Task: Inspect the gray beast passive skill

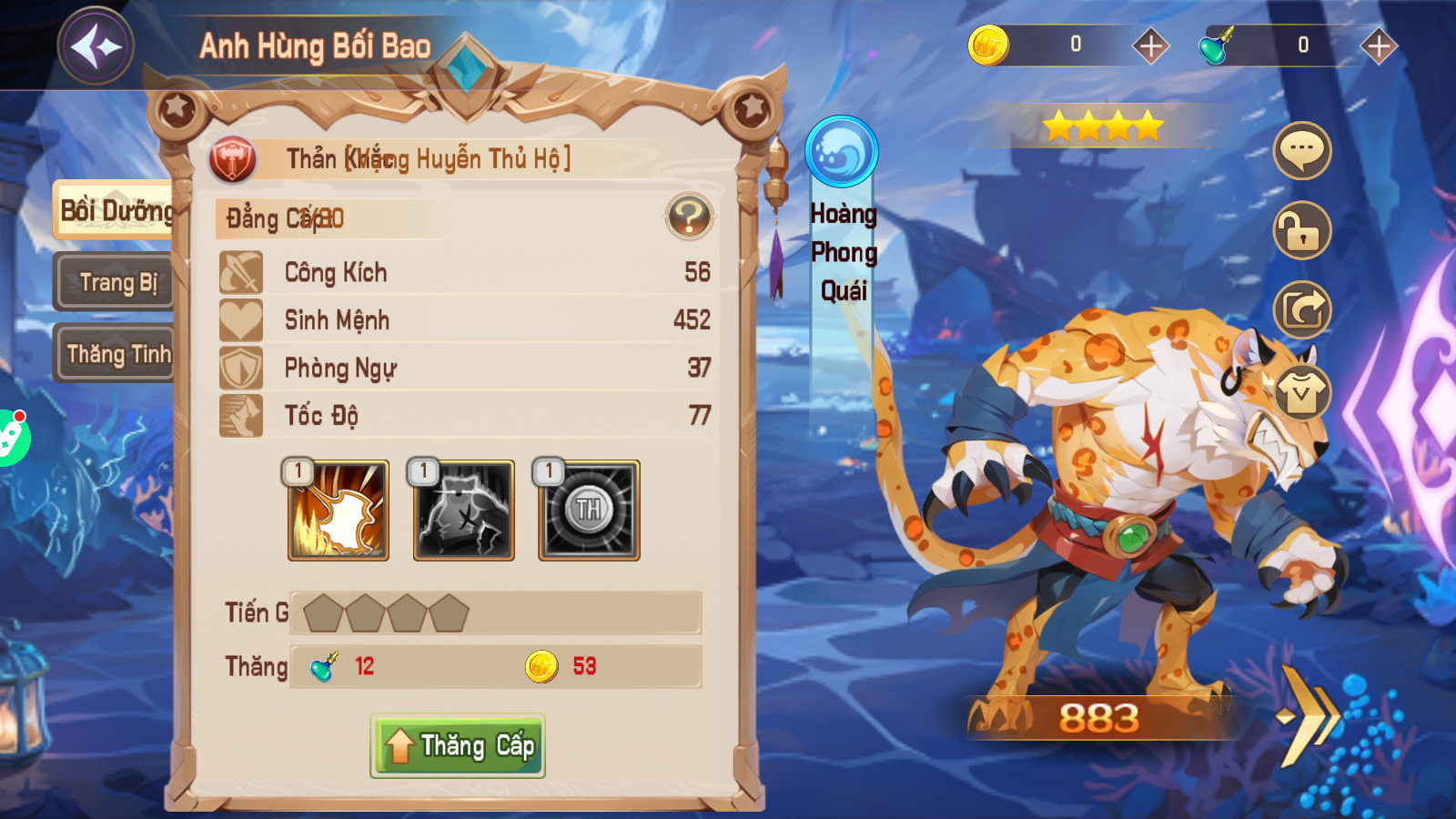Action: point(464,510)
